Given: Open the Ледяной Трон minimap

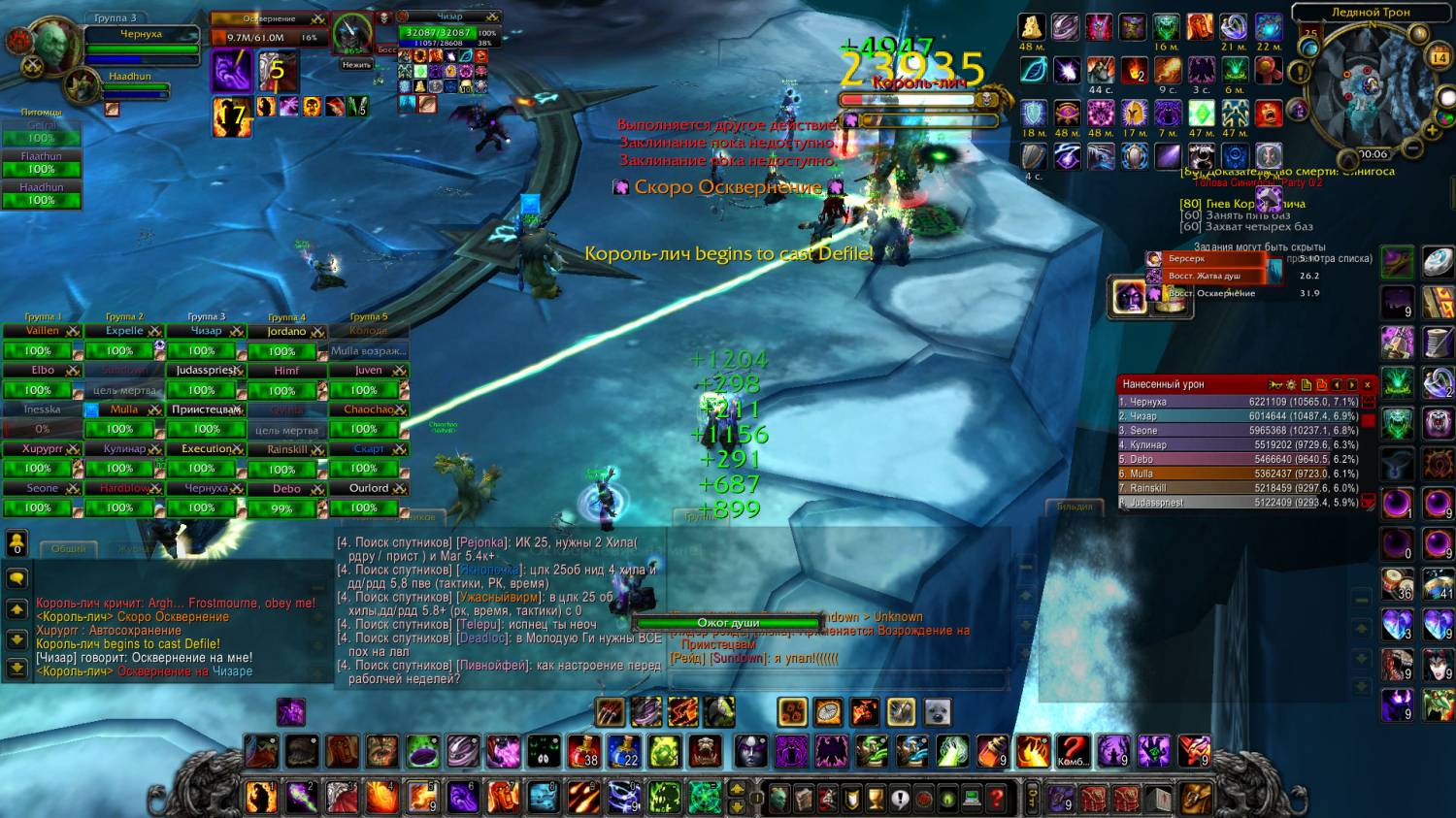Looking at the screenshot, I should [x=1370, y=89].
